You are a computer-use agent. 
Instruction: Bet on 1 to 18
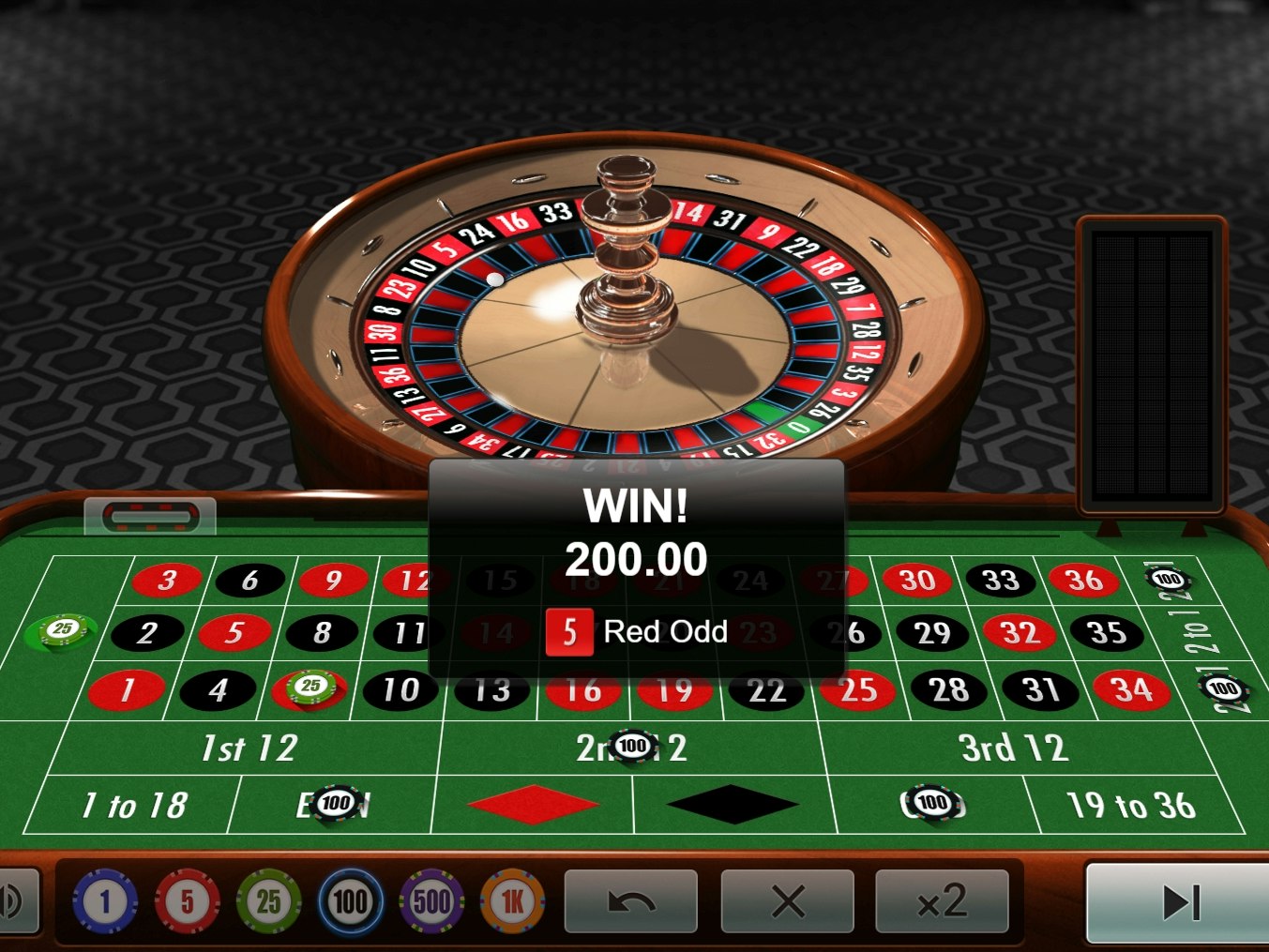click(x=134, y=804)
